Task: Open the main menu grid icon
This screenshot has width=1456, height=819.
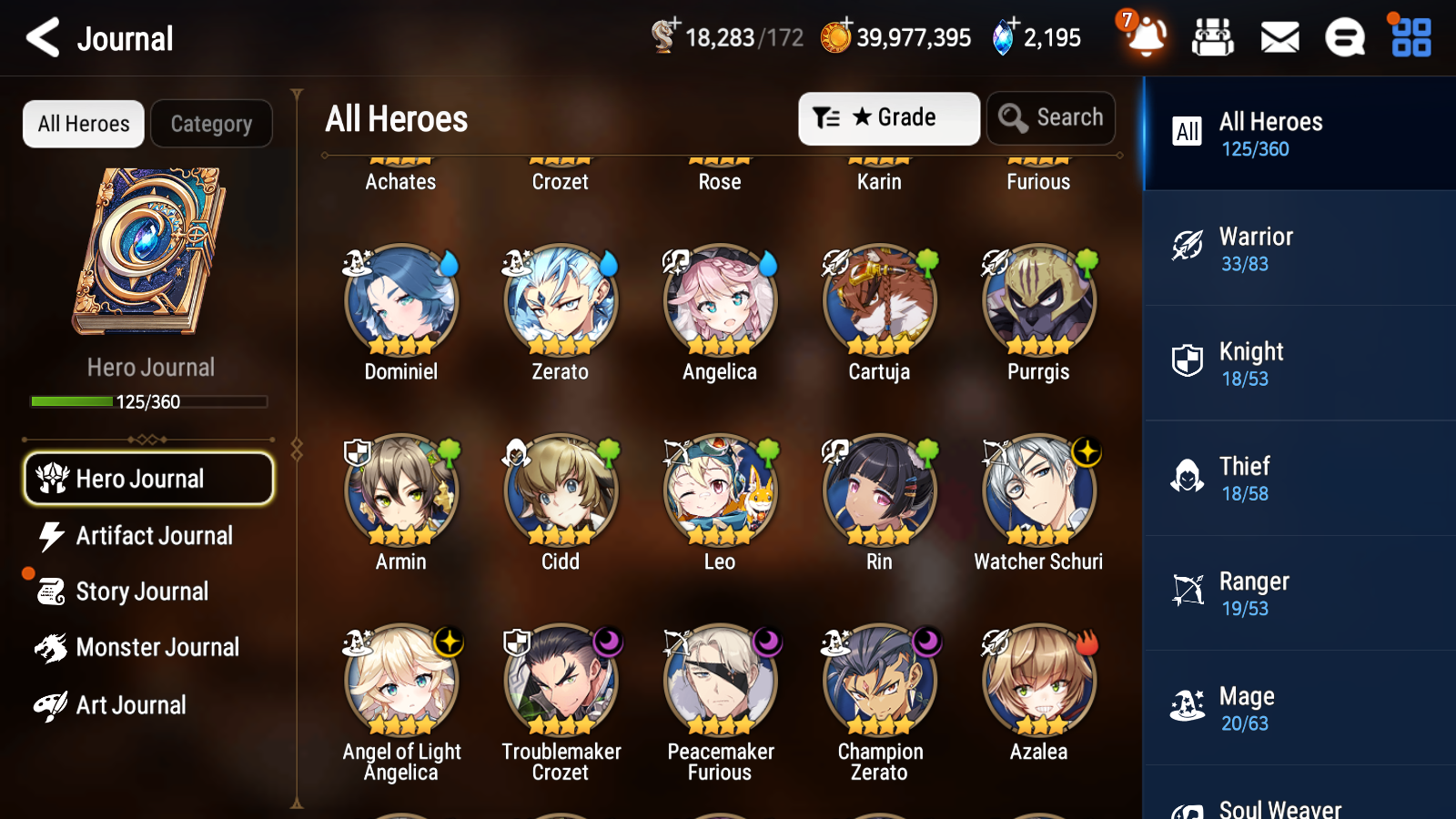Action: pyautogui.click(x=1410, y=38)
